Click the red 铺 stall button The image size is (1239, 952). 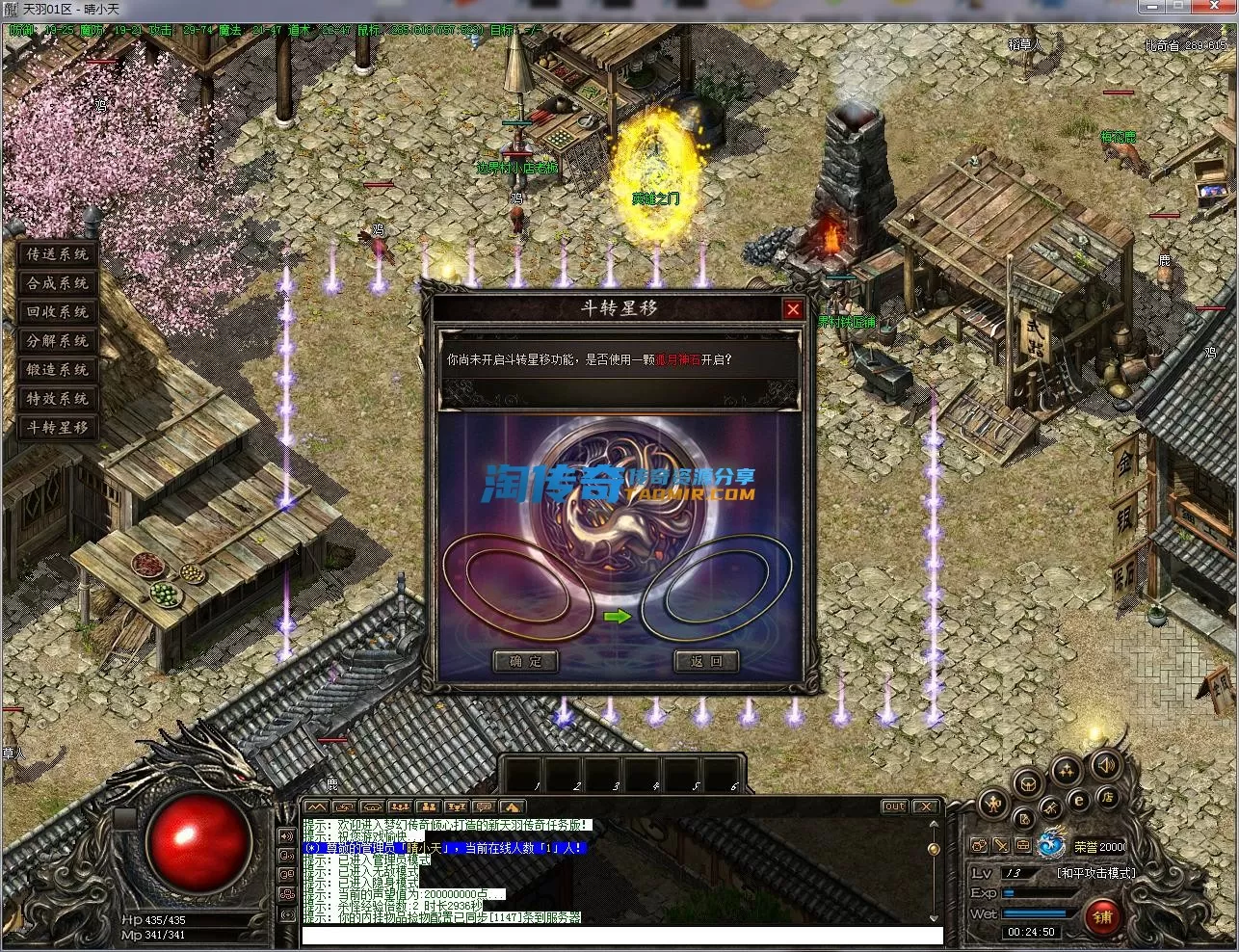pyautogui.click(x=1102, y=916)
